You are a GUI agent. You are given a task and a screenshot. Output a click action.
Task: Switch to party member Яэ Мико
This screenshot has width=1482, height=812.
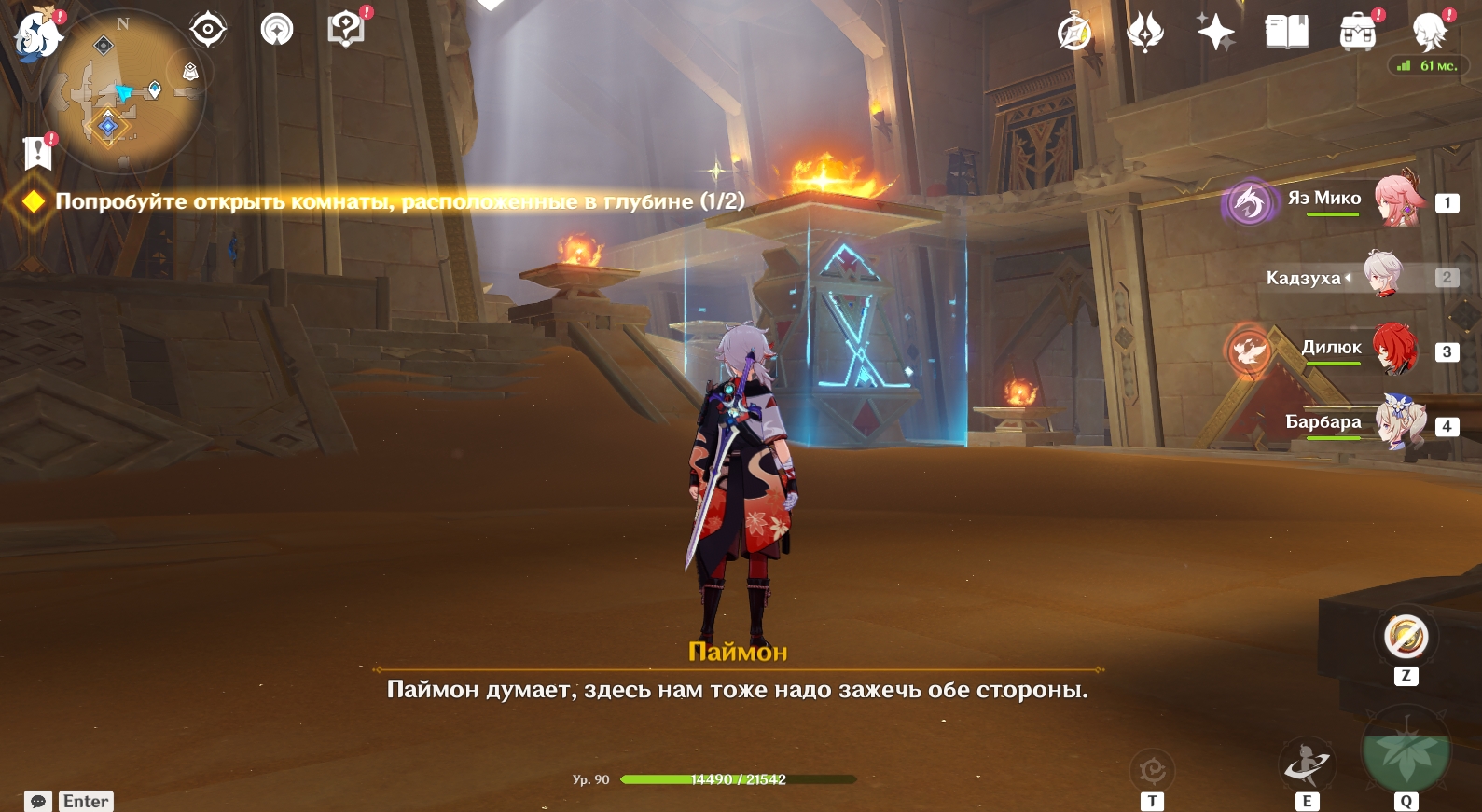[x=1397, y=200]
